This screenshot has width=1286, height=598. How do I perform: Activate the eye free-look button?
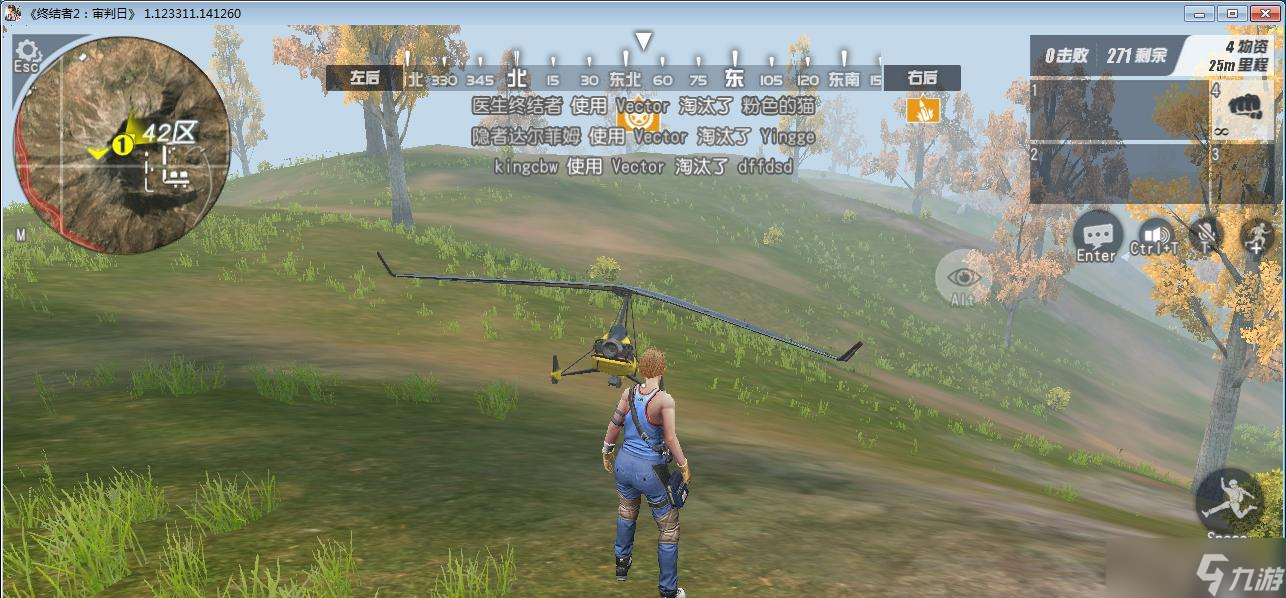963,277
